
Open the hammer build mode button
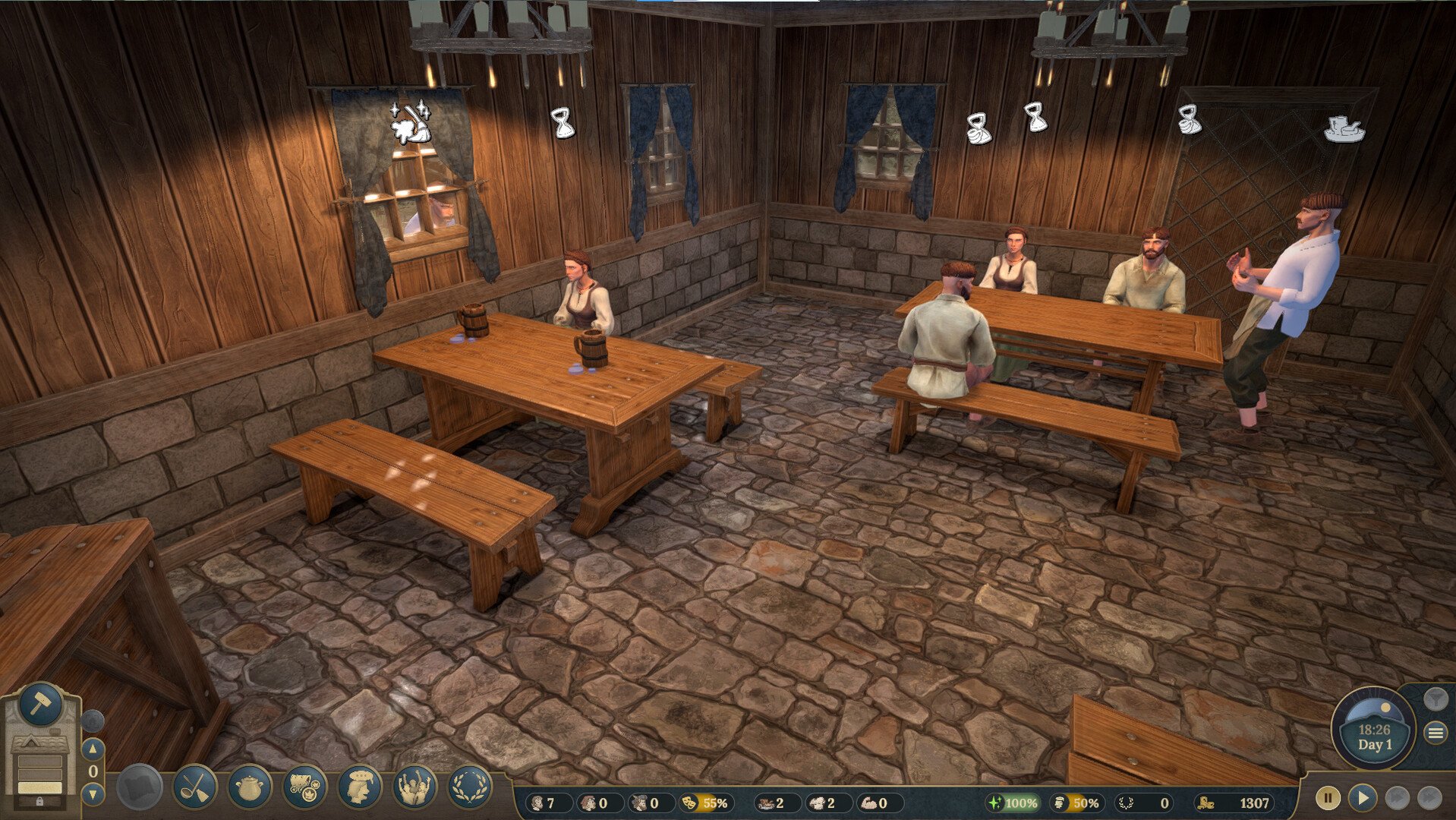pos(39,705)
